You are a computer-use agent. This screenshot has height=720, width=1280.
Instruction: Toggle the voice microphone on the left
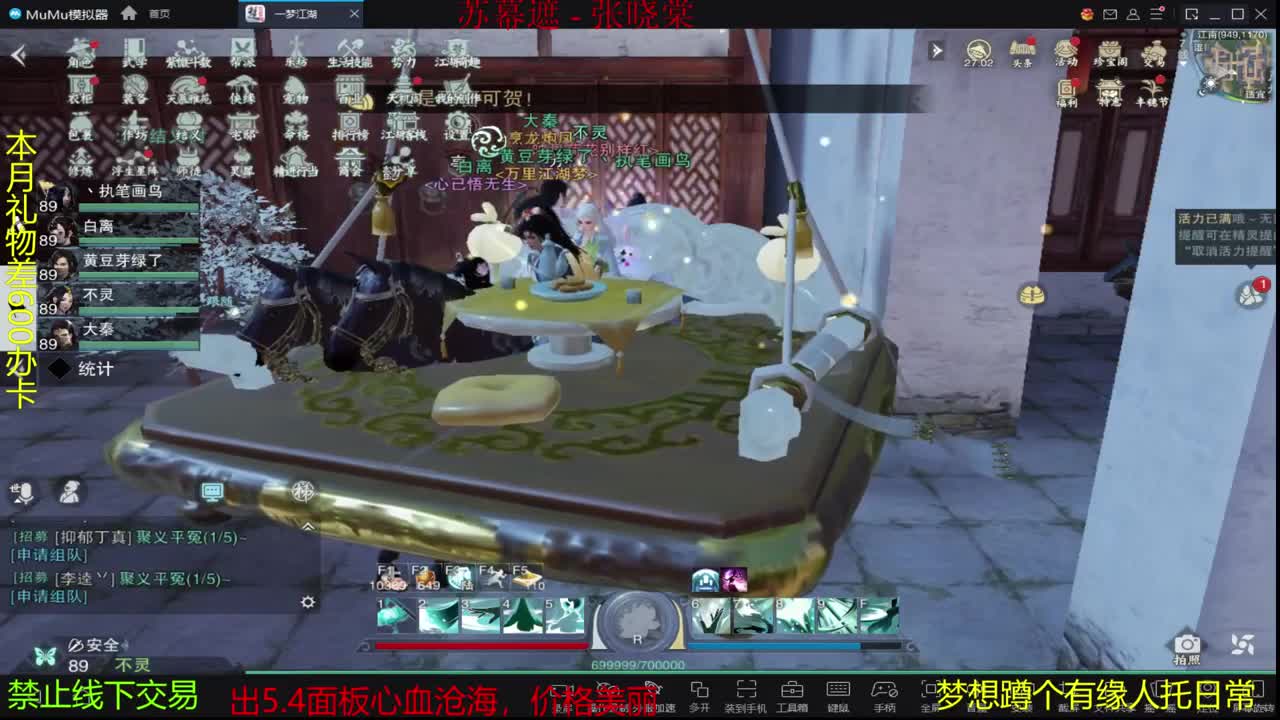(x=25, y=494)
